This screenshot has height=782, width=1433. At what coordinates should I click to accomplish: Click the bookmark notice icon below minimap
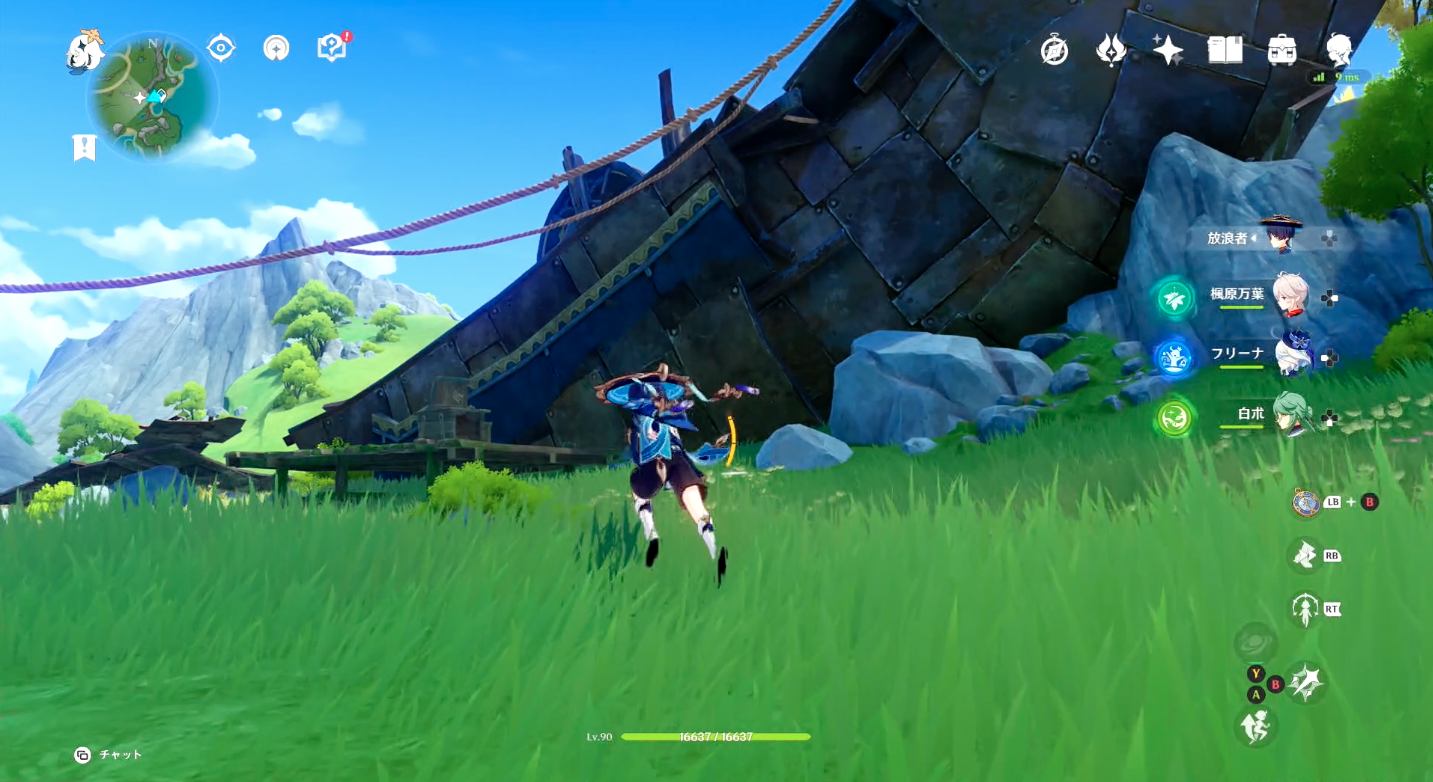tap(85, 148)
